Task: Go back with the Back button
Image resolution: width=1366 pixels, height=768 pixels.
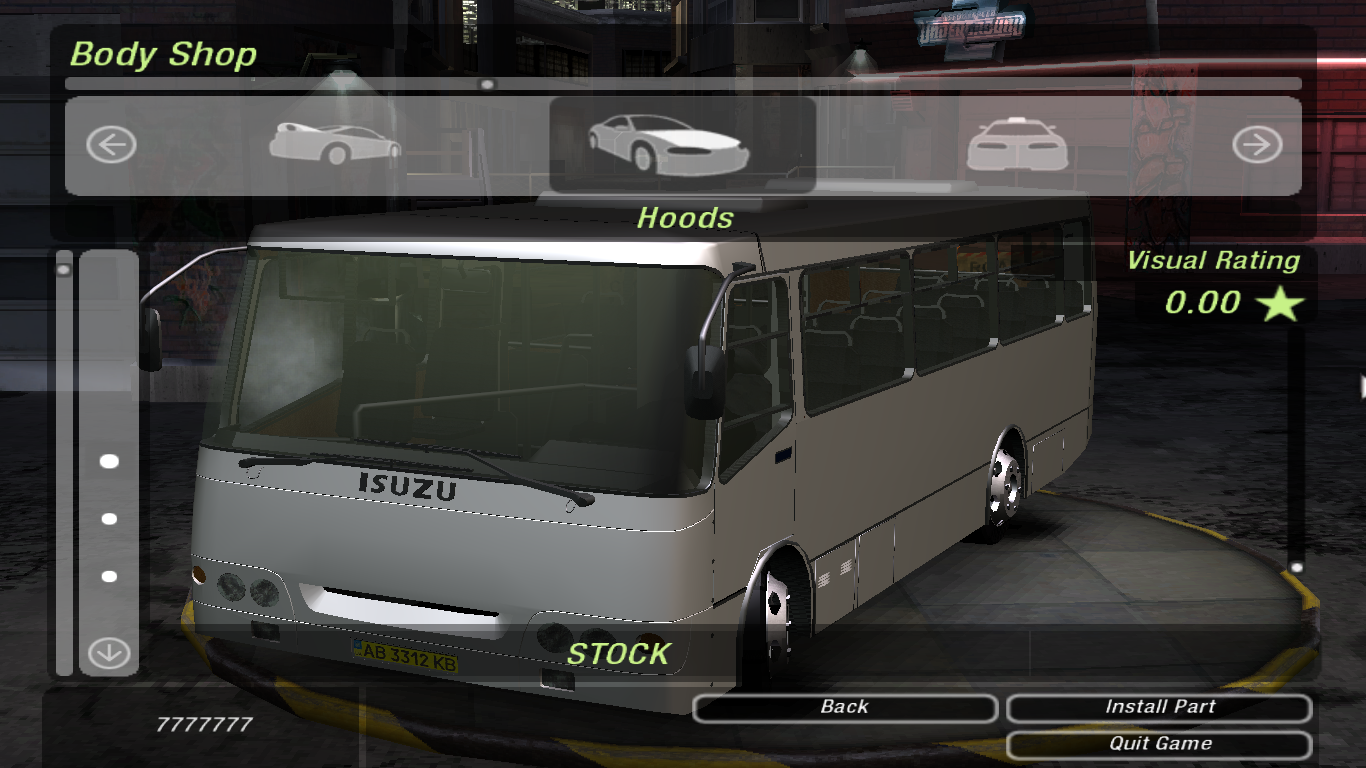Action: point(844,708)
